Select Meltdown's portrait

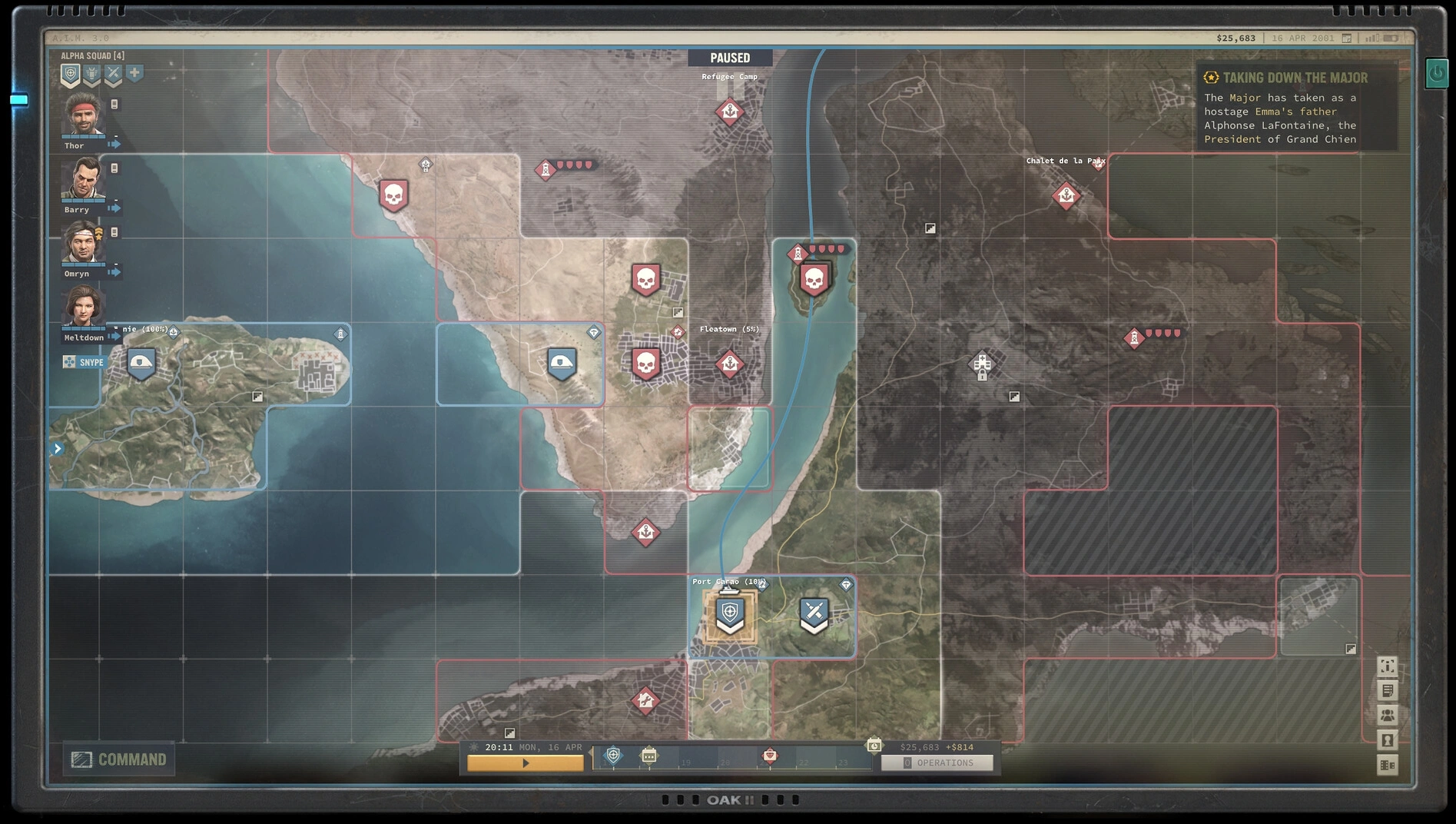(82, 306)
